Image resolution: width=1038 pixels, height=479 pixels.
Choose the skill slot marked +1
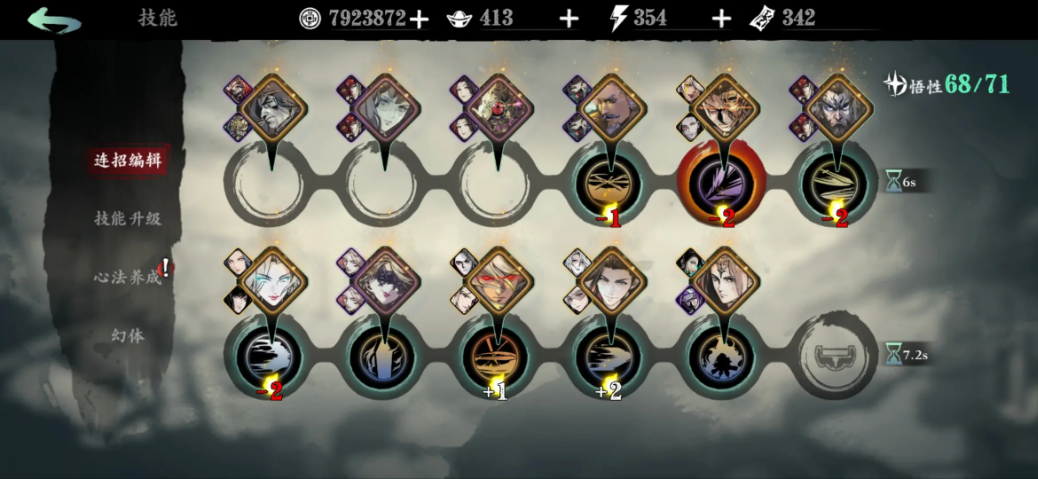(x=496, y=355)
